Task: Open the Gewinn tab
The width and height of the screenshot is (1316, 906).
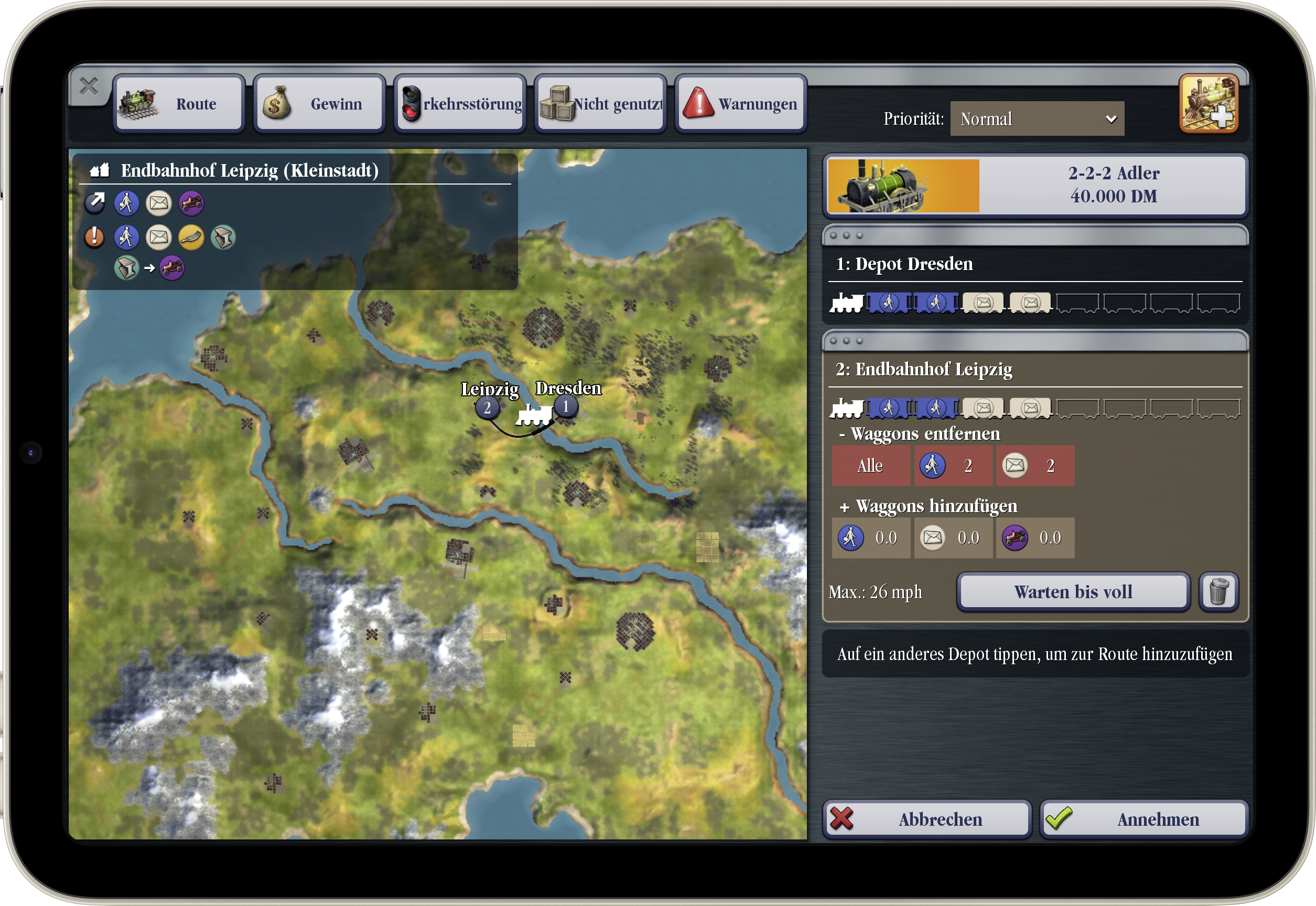Action: [319, 104]
